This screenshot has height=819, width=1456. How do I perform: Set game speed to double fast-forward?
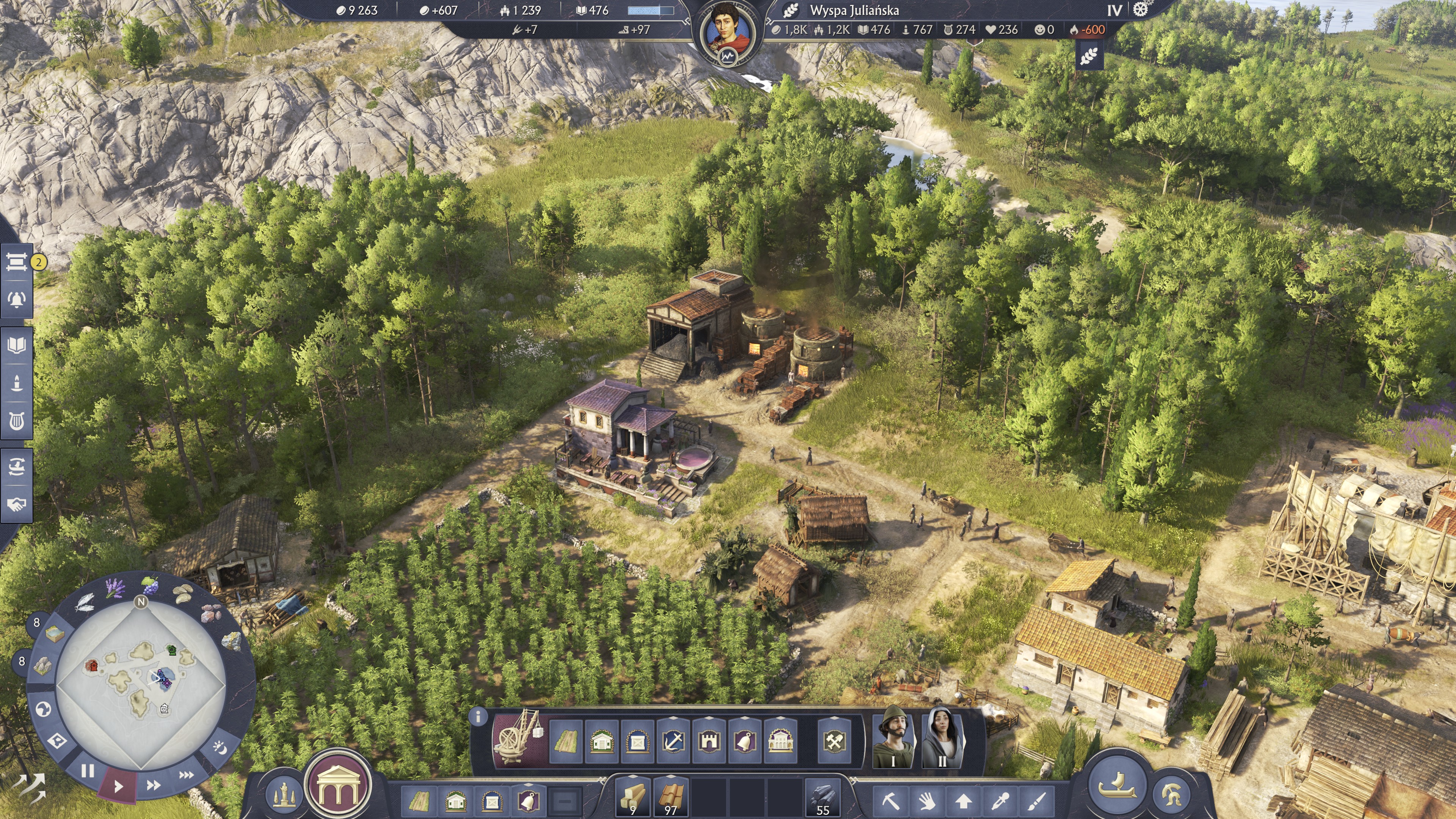(x=153, y=785)
